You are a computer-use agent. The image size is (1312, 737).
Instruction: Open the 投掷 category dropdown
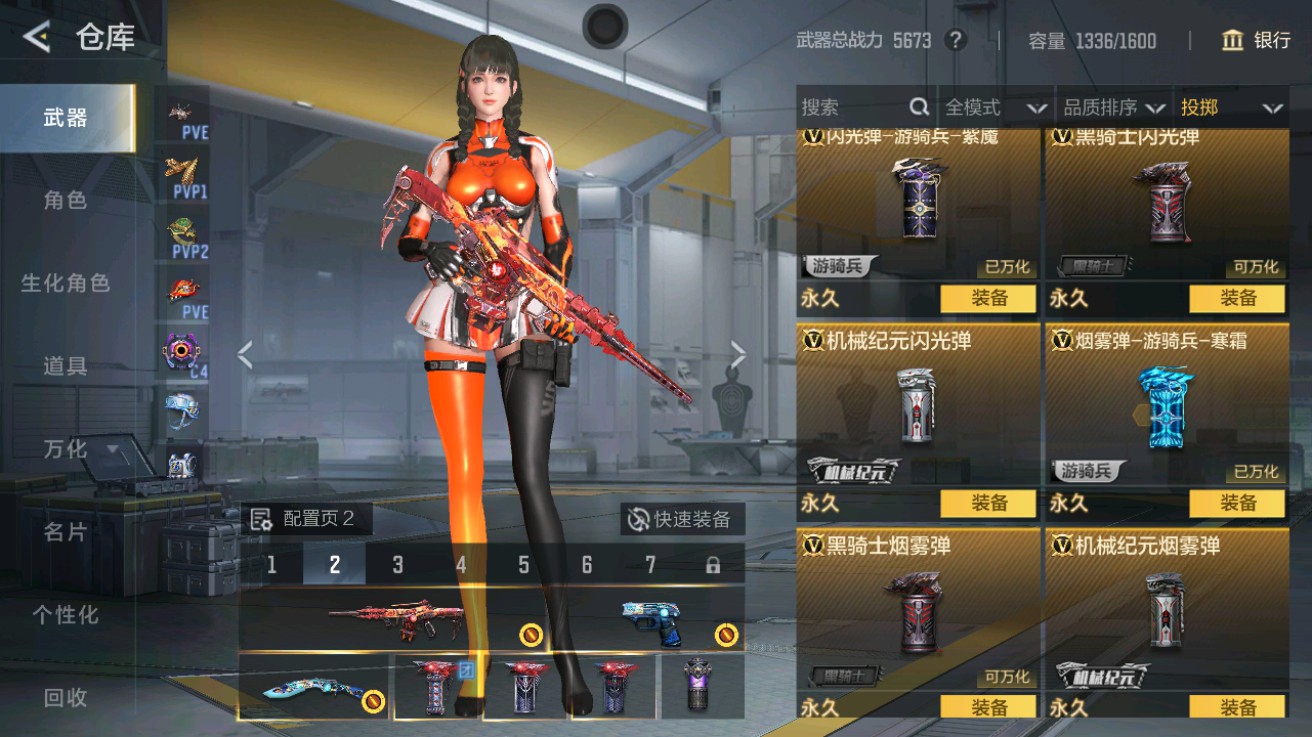[x=1232, y=107]
